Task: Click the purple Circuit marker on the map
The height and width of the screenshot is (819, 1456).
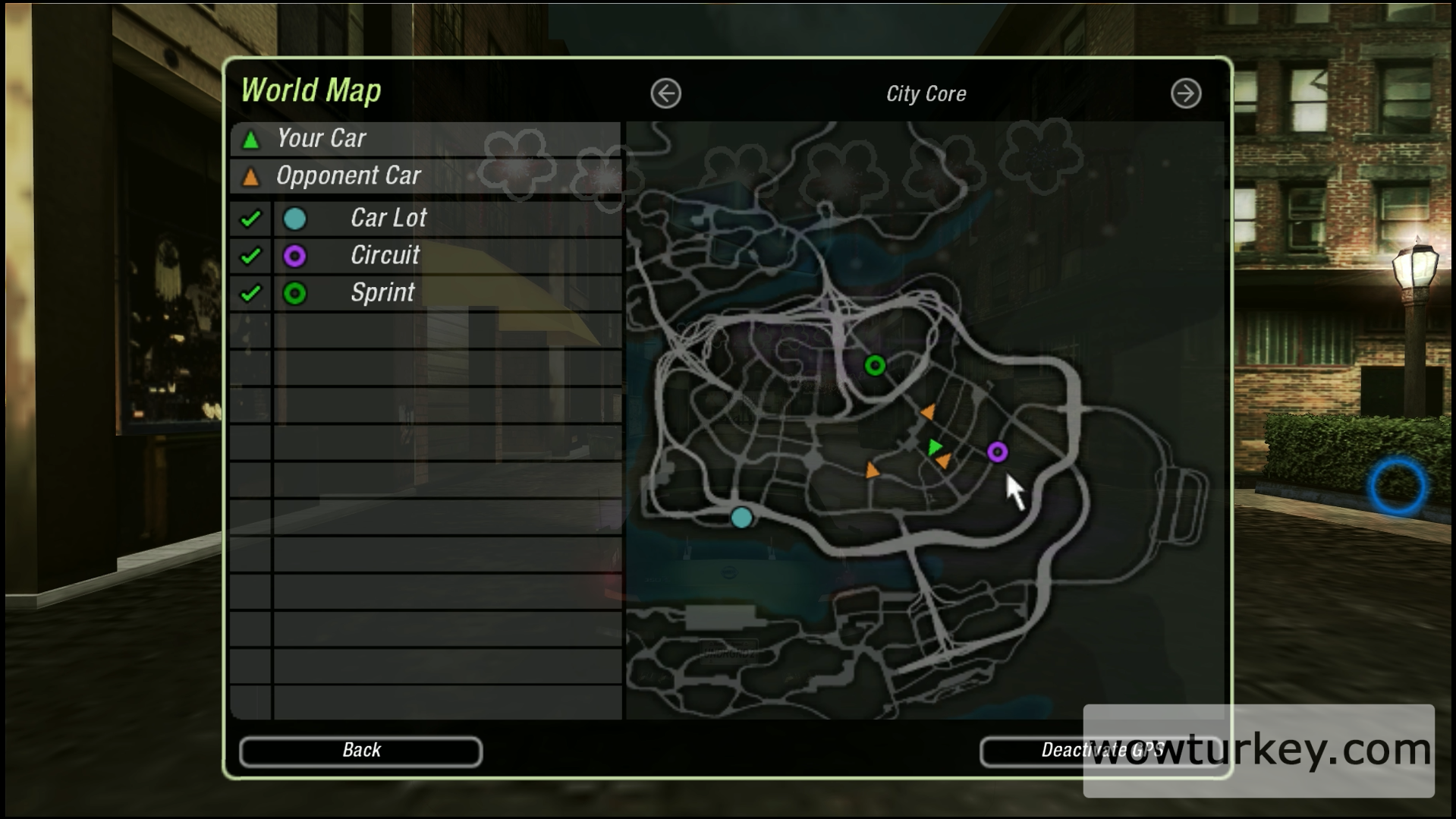Action: point(997,452)
